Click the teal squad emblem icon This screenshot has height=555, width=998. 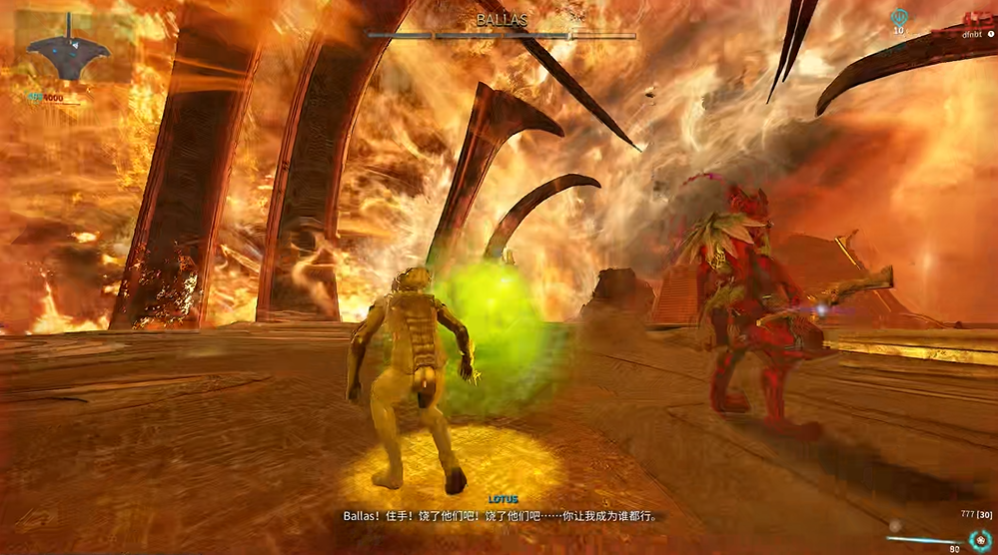pyautogui.click(x=898, y=17)
